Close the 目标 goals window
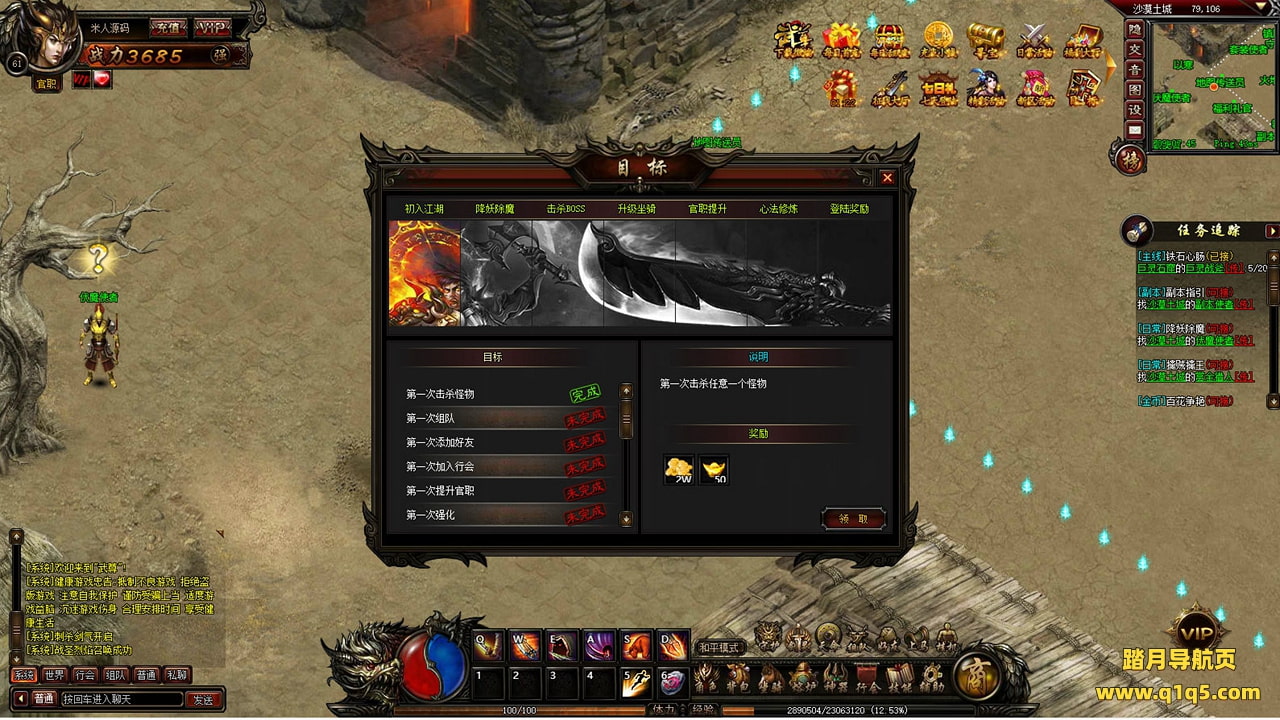This screenshot has width=1280, height=720. pos(887,178)
